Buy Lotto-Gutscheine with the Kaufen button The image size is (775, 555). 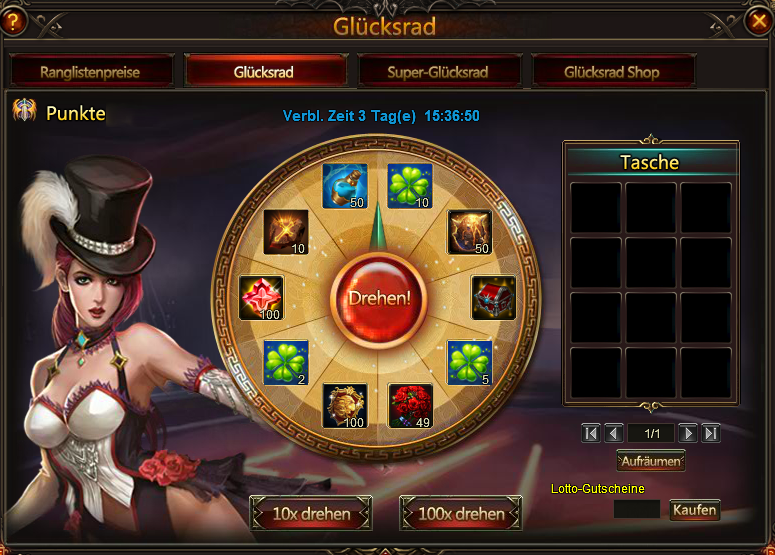pos(694,510)
